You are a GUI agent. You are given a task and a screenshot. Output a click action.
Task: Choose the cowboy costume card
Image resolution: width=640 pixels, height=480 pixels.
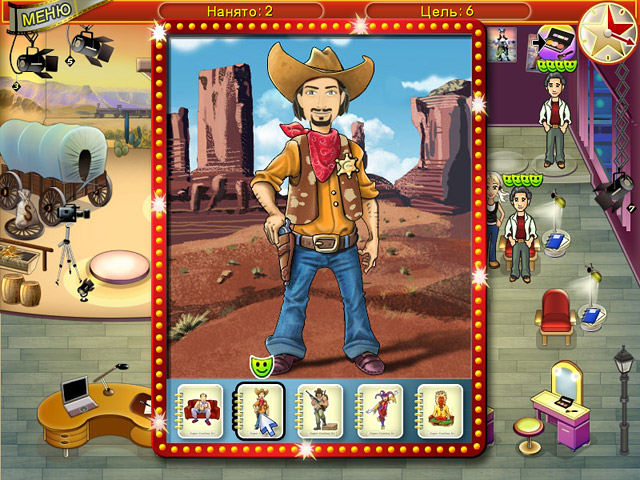(x=261, y=408)
